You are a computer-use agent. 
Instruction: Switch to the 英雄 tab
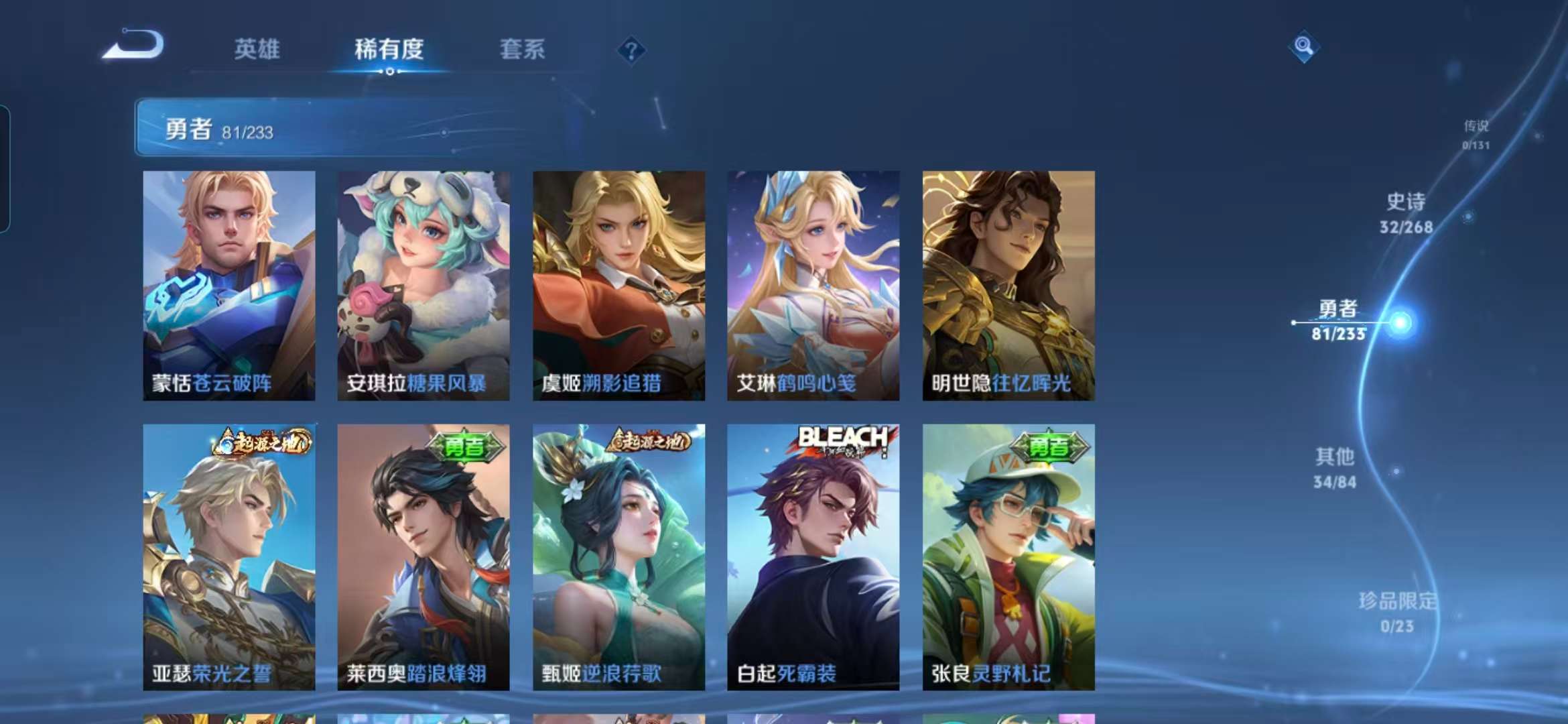258,50
